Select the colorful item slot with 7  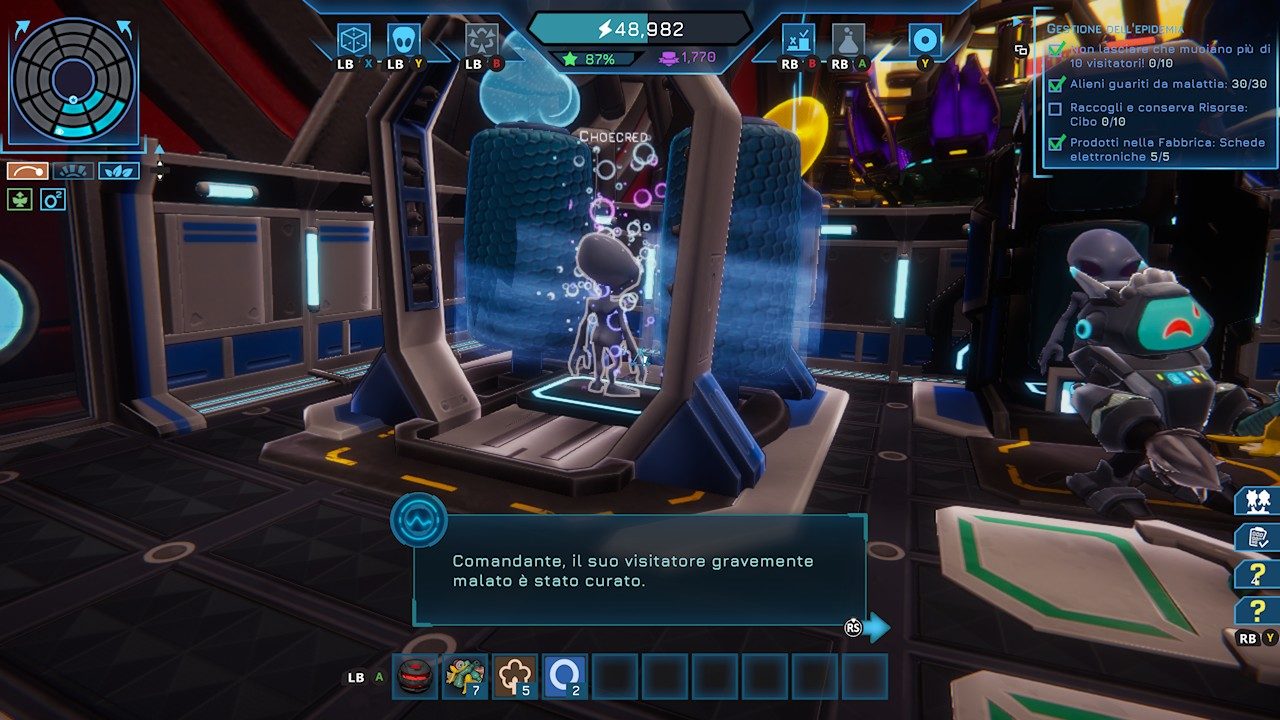(465, 677)
